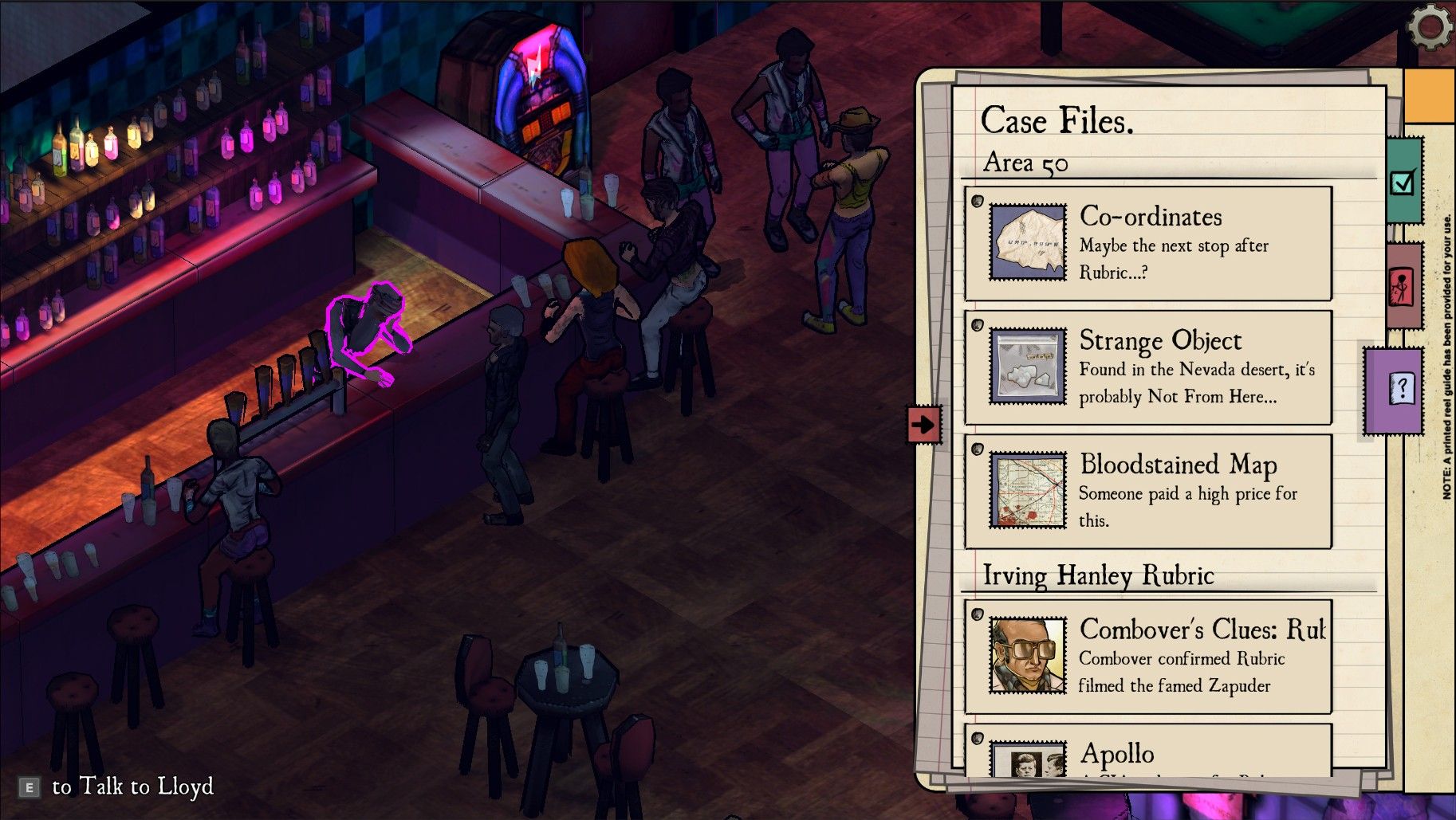Open the Co-ordinates case file
The image size is (1456, 820).
click(x=1147, y=243)
